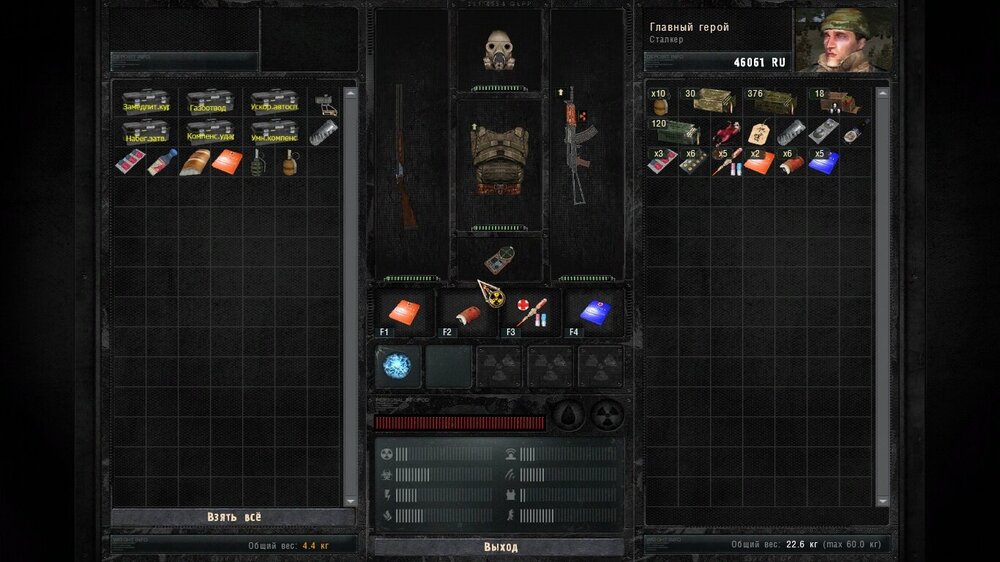Image resolution: width=1000 pixels, height=562 pixels.
Task: Pick the "Замедлит.кур" toolbox item
Action: [x=145, y=103]
